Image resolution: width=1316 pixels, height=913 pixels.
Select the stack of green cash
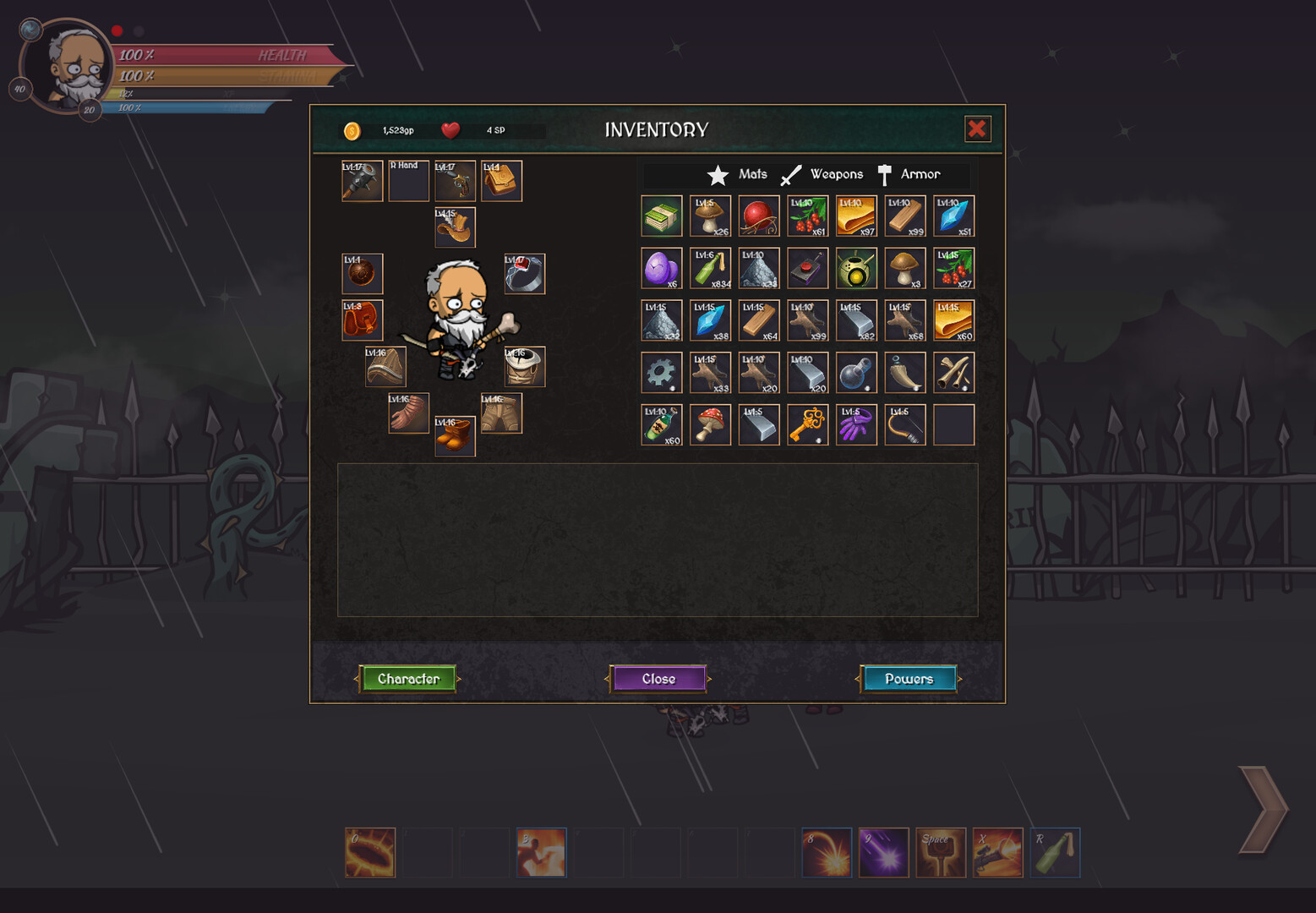(x=662, y=216)
